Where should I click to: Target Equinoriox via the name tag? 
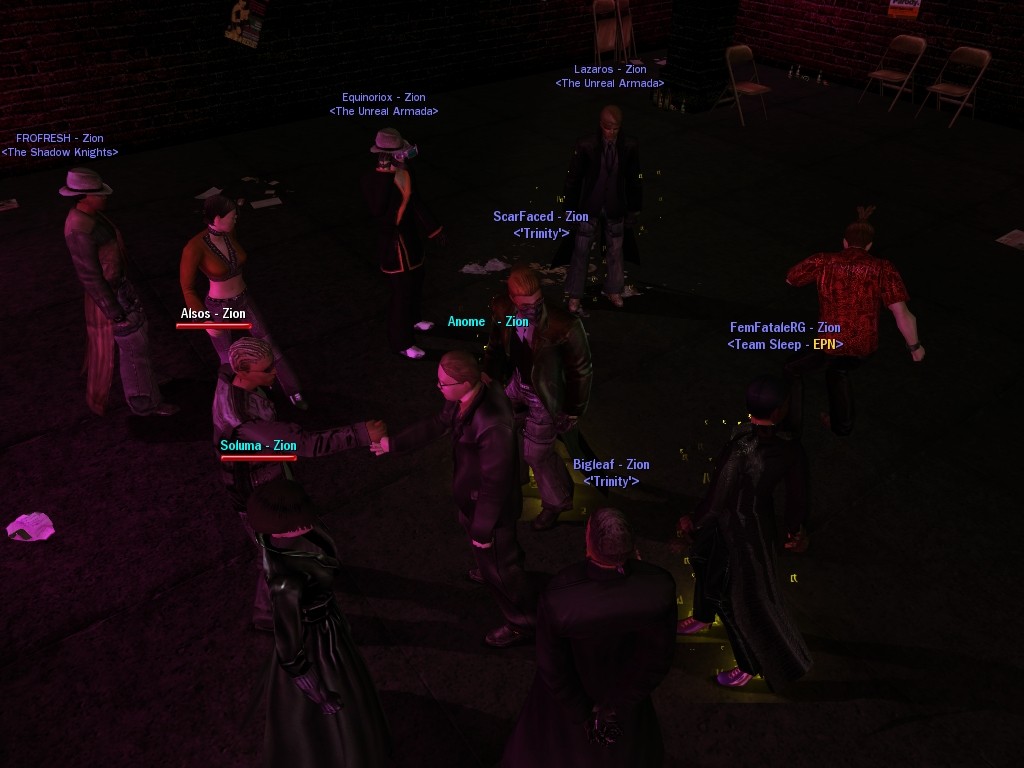point(384,97)
